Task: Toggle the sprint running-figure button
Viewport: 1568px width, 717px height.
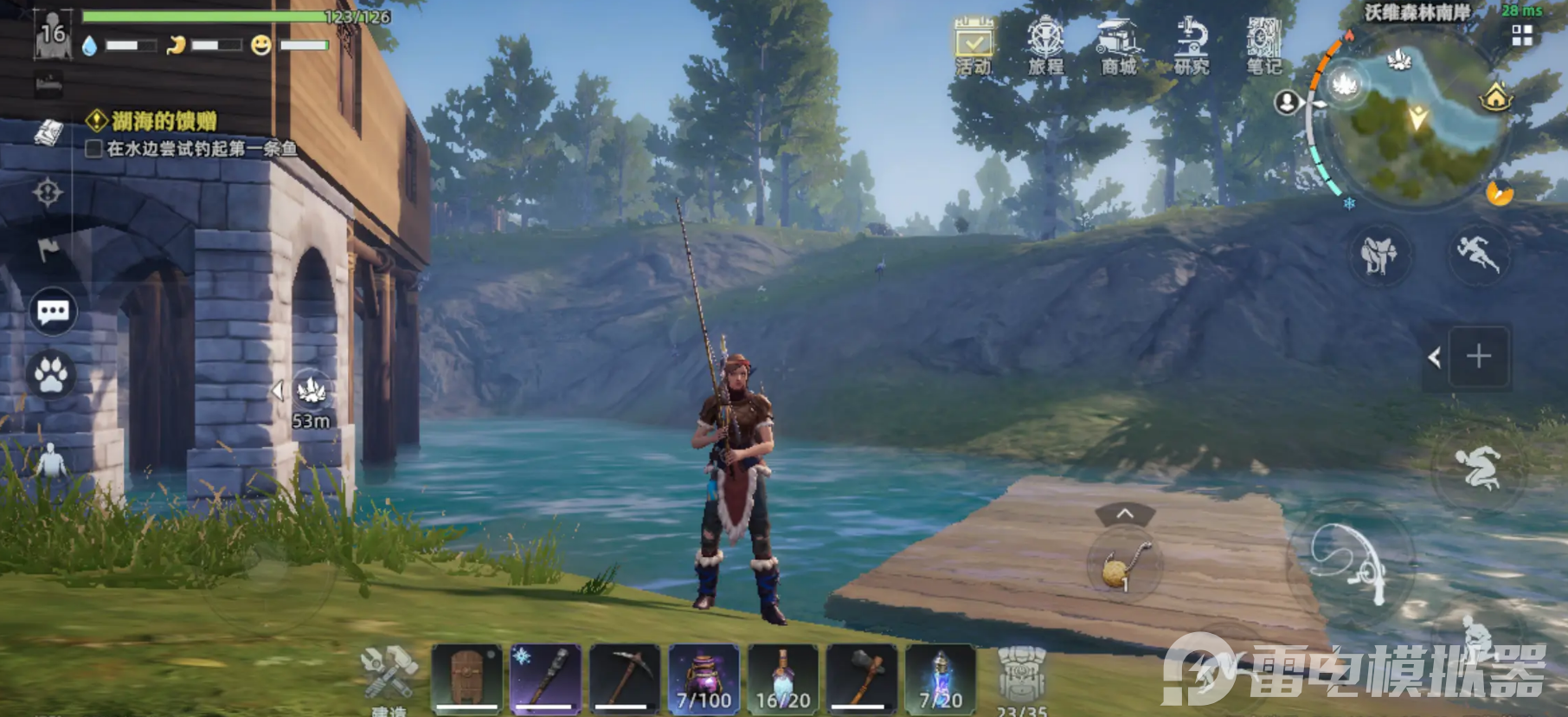Action: coord(1478,253)
